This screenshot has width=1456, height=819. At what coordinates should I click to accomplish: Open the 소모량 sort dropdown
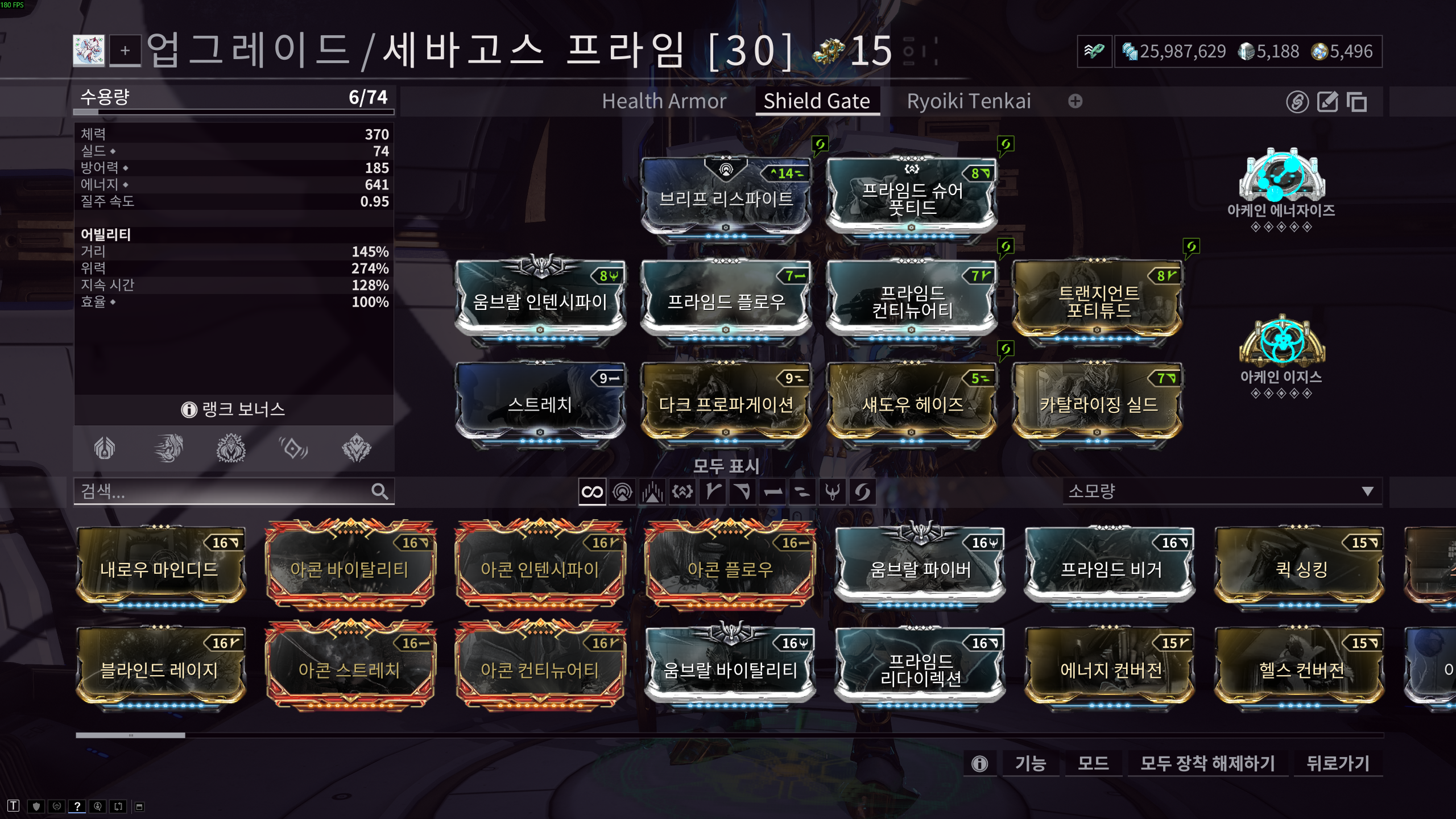click(x=1221, y=491)
